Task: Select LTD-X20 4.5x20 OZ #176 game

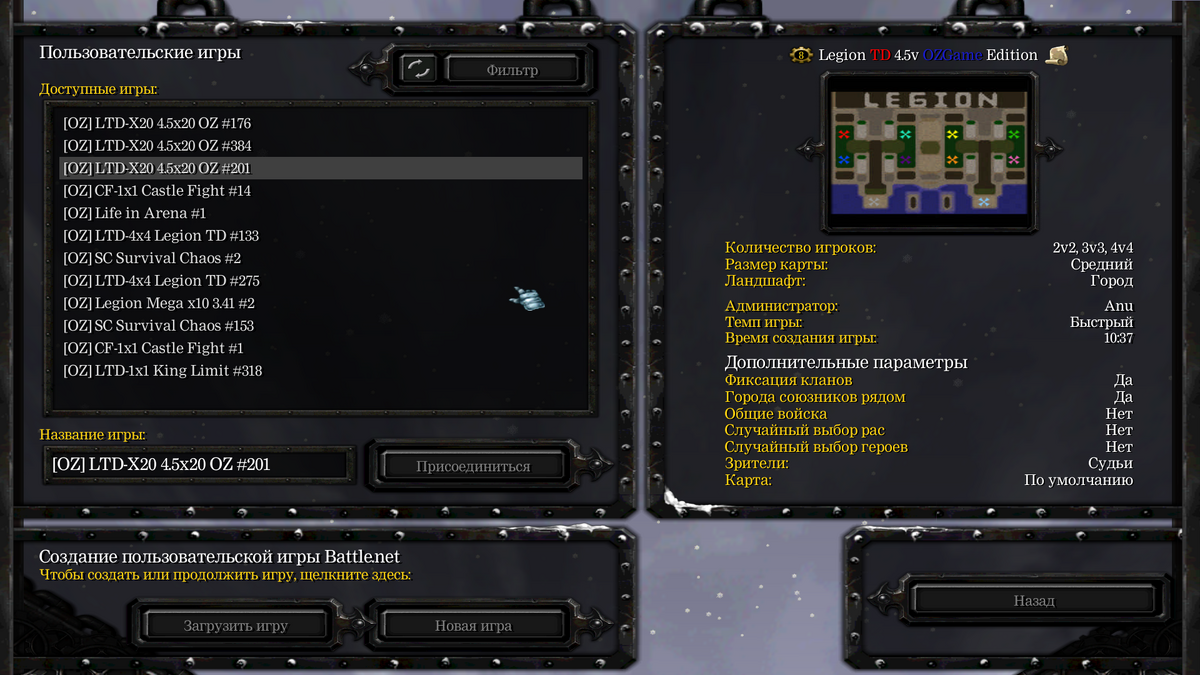Action: (157, 124)
